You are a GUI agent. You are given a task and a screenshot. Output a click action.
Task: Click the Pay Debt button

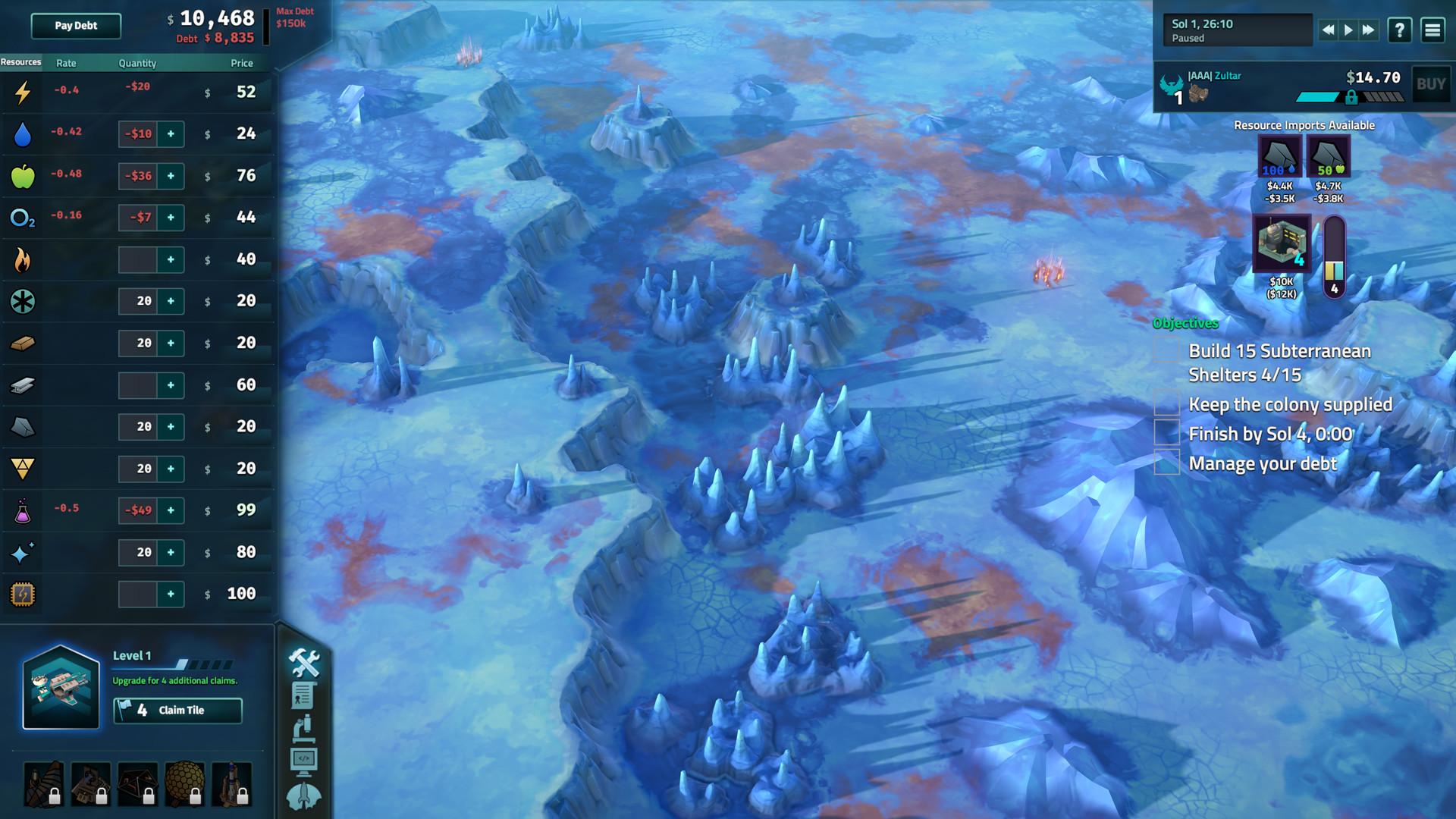74,26
